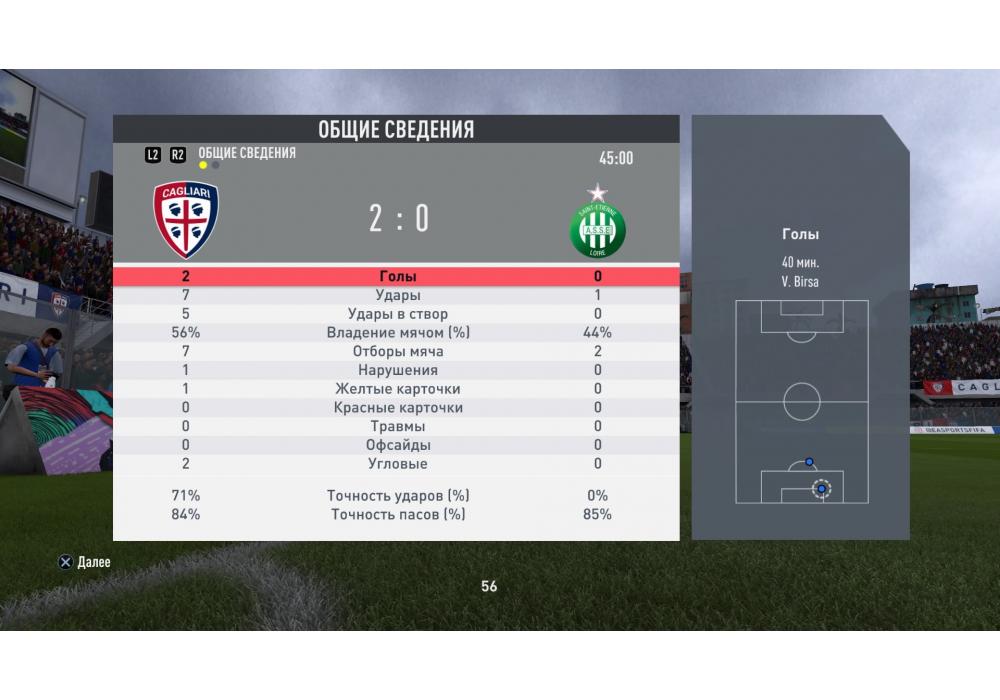Select the Угловые stat row

pos(397,464)
